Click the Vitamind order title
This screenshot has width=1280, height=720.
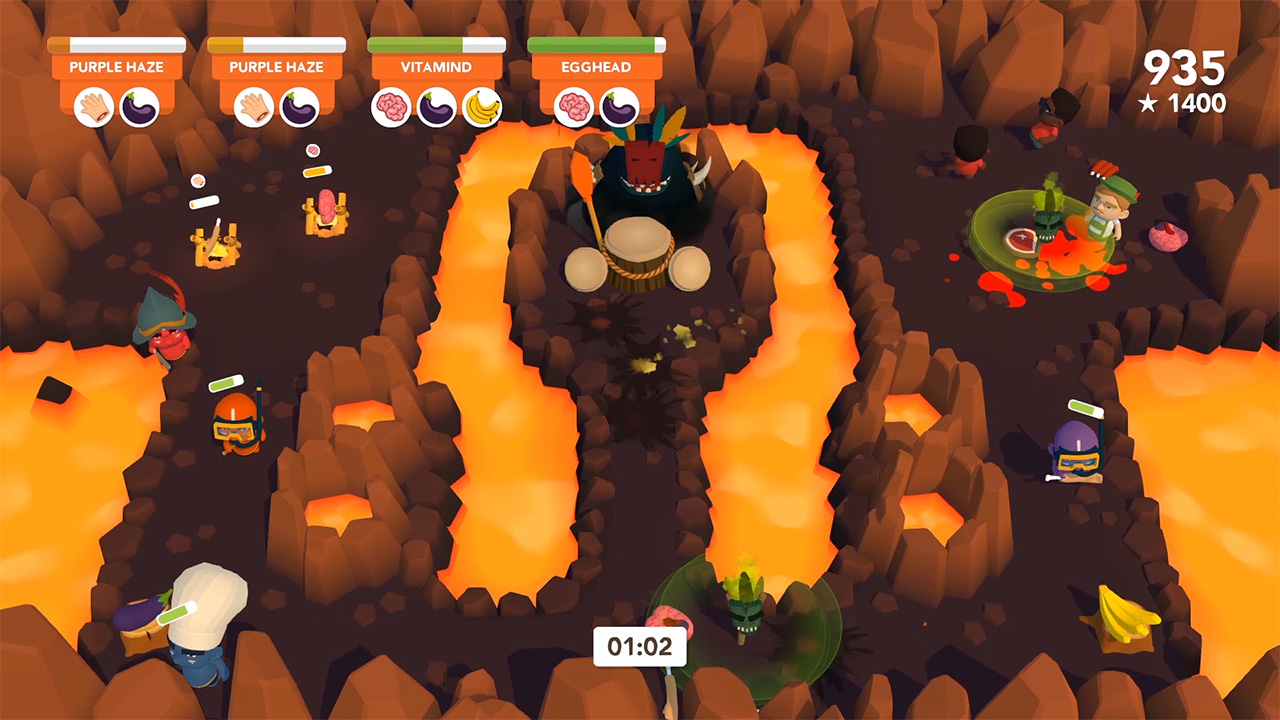[x=436, y=67]
